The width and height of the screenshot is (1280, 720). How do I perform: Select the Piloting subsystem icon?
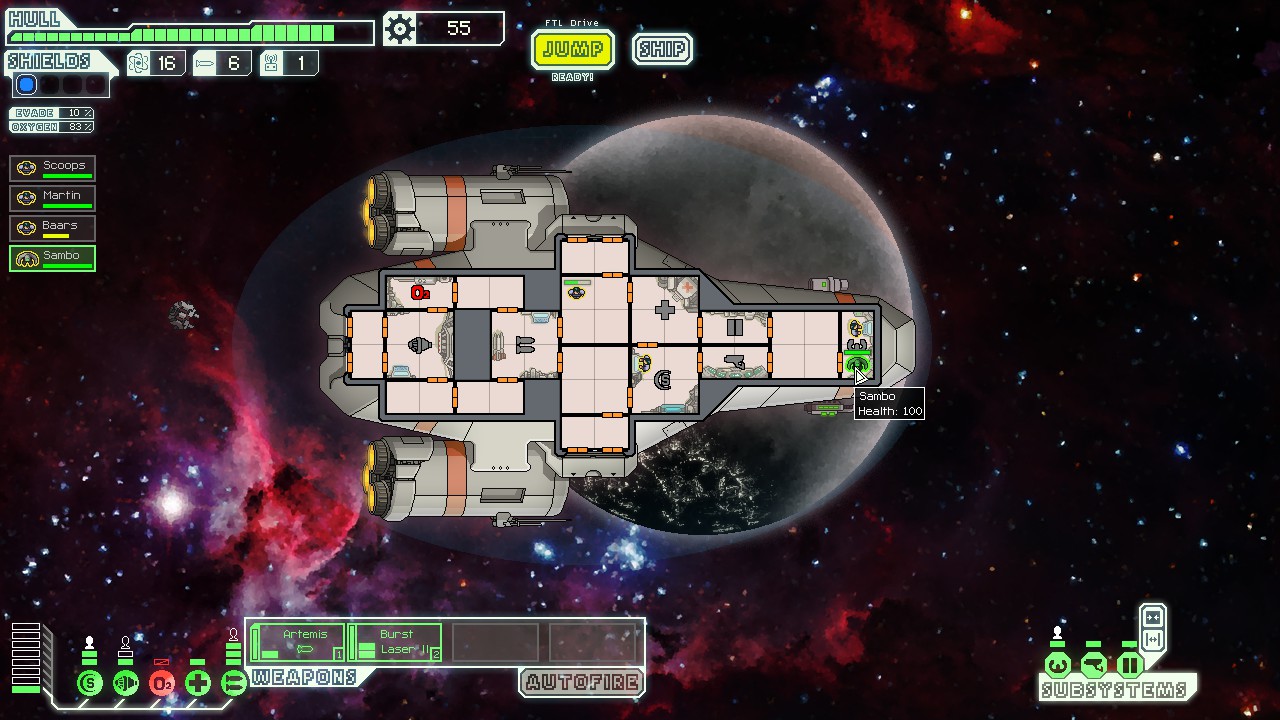coord(1058,664)
